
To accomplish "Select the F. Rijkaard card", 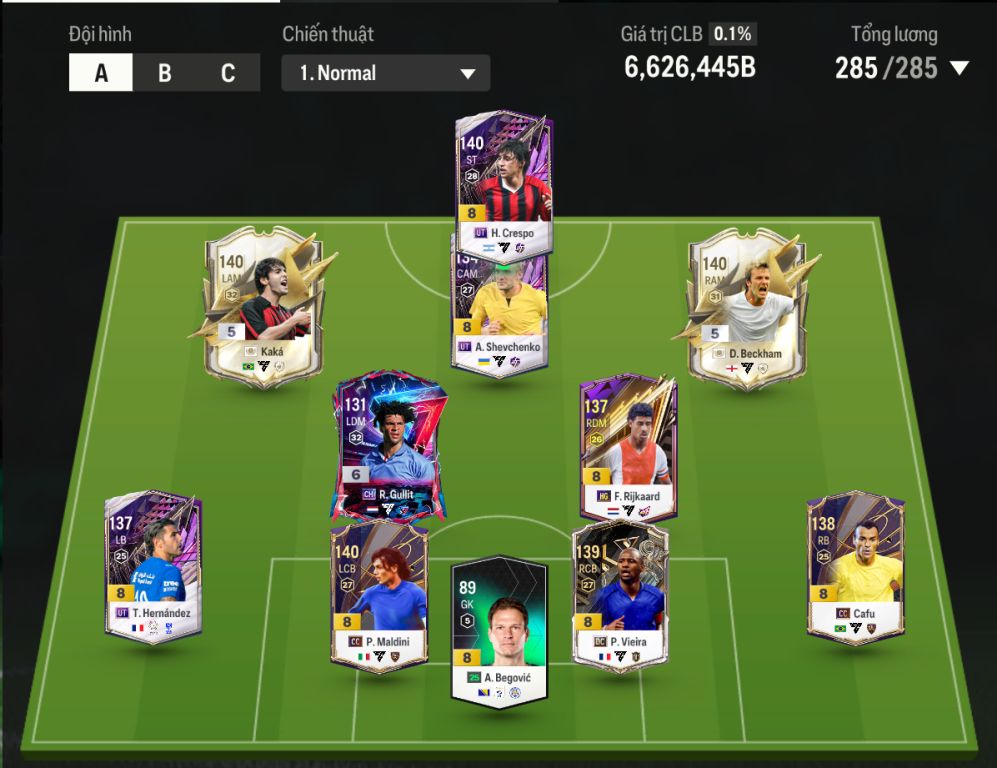I will click(629, 445).
